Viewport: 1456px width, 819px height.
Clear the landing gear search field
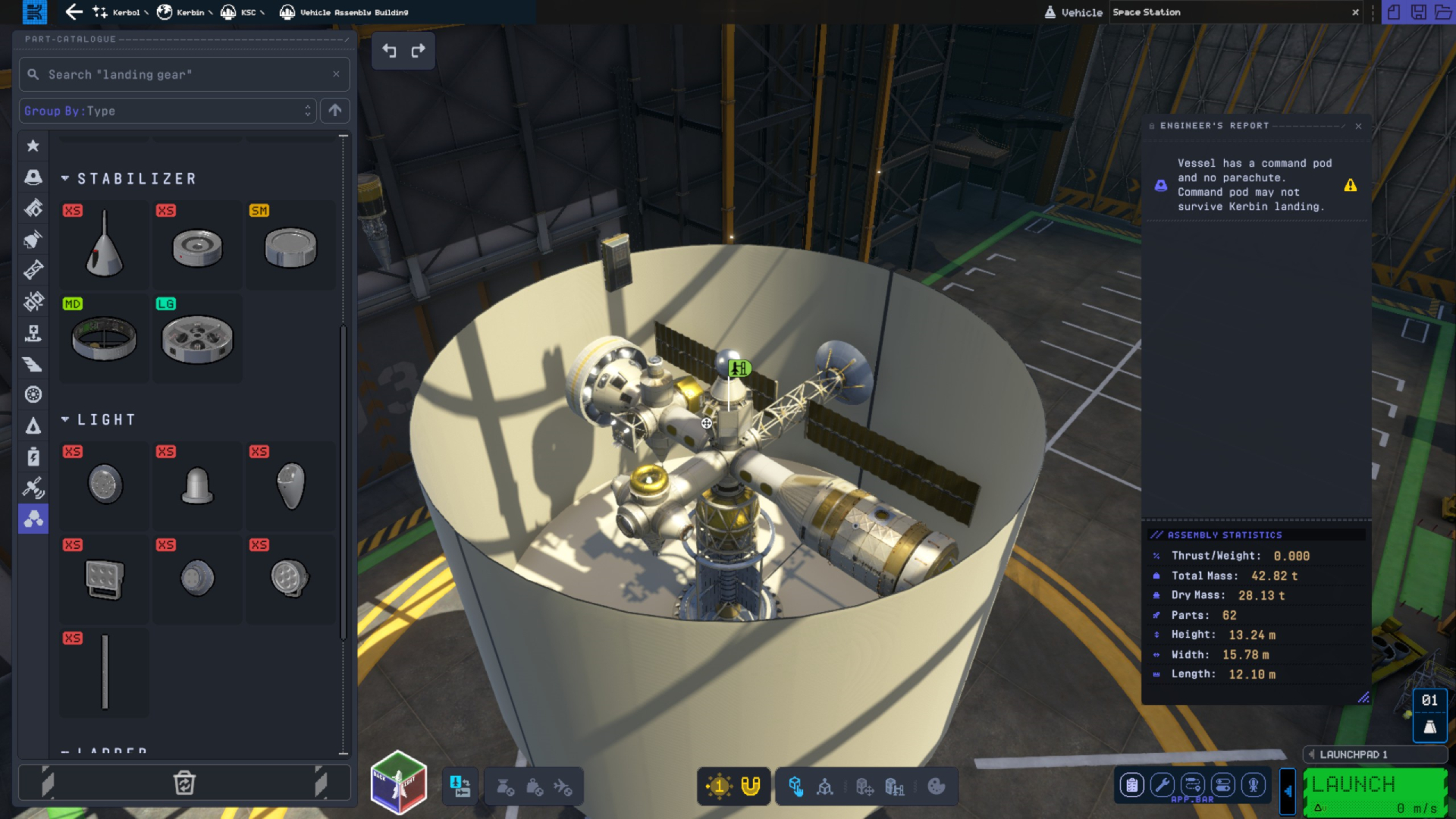[336, 74]
